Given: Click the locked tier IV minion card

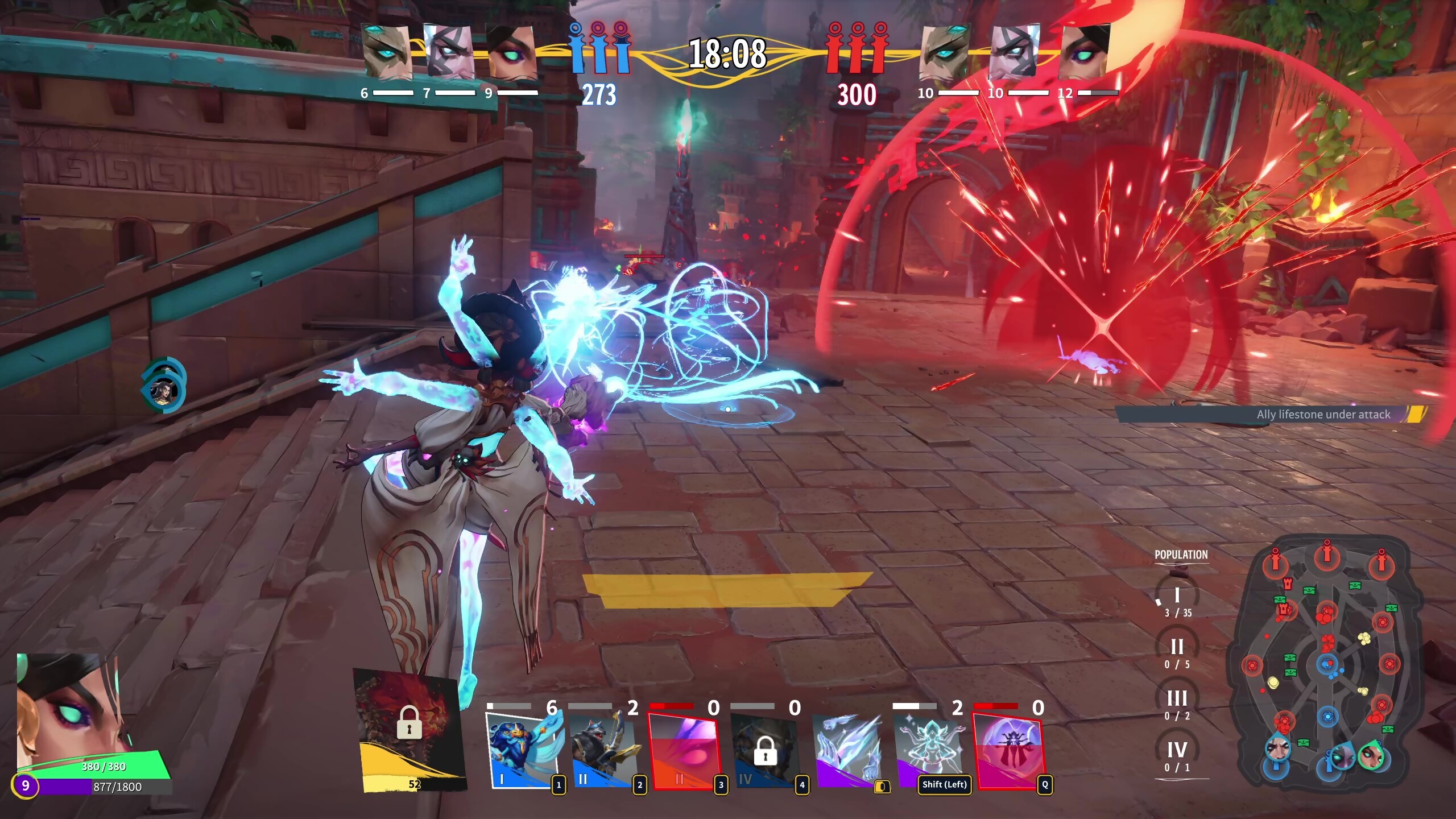Looking at the screenshot, I should coord(764,751).
